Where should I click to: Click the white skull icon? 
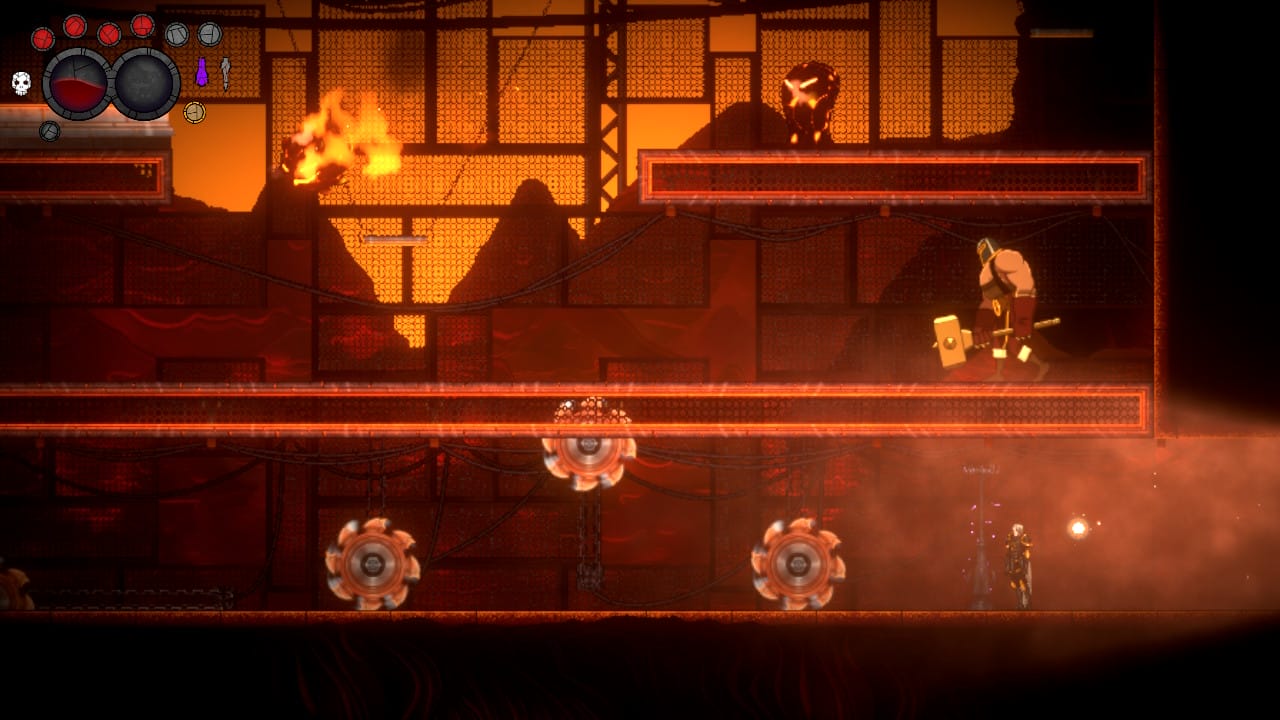[21, 83]
